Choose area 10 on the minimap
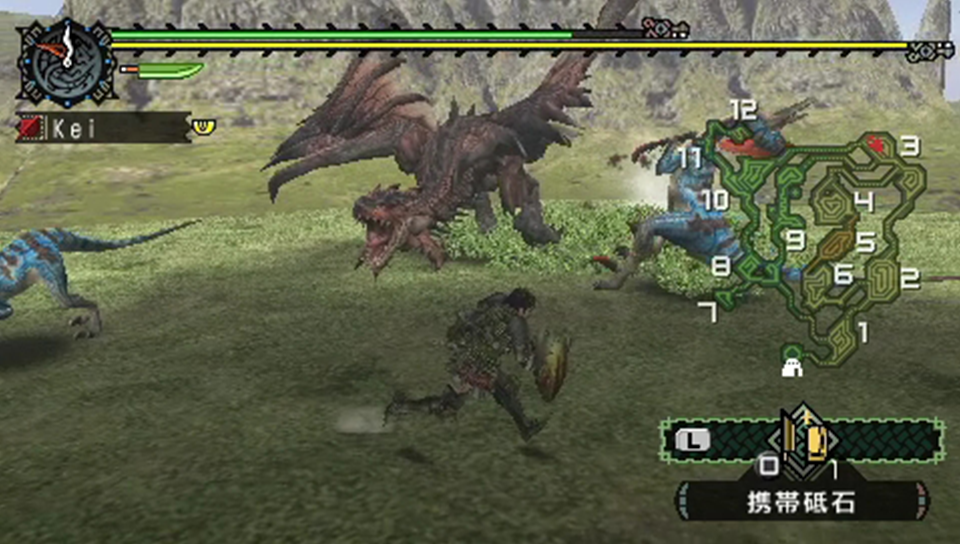 (714, 200)
